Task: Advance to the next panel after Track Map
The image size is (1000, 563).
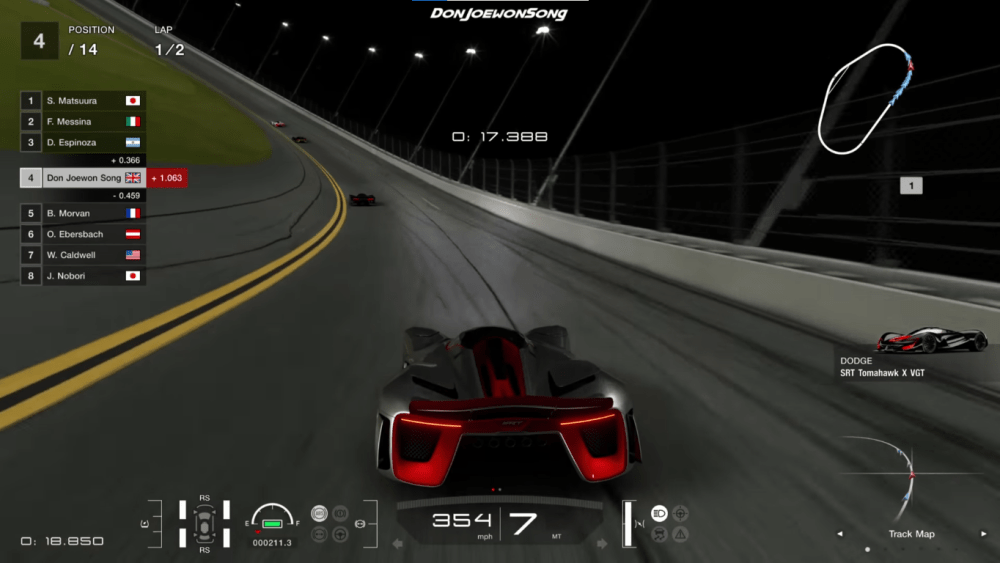Action: [x=984, y=534]
